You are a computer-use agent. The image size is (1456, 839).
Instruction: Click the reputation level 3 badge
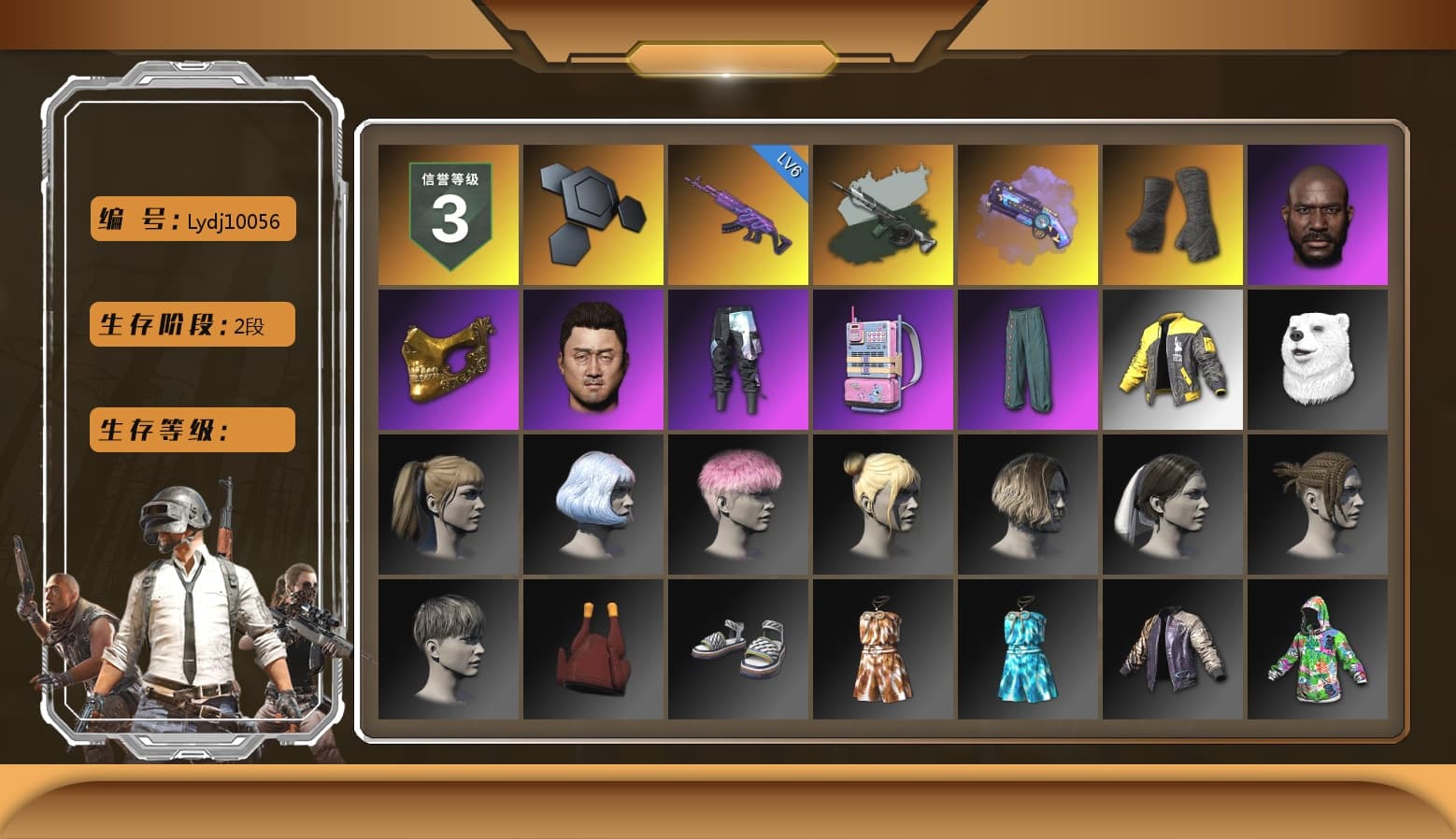tap(447, 213)
